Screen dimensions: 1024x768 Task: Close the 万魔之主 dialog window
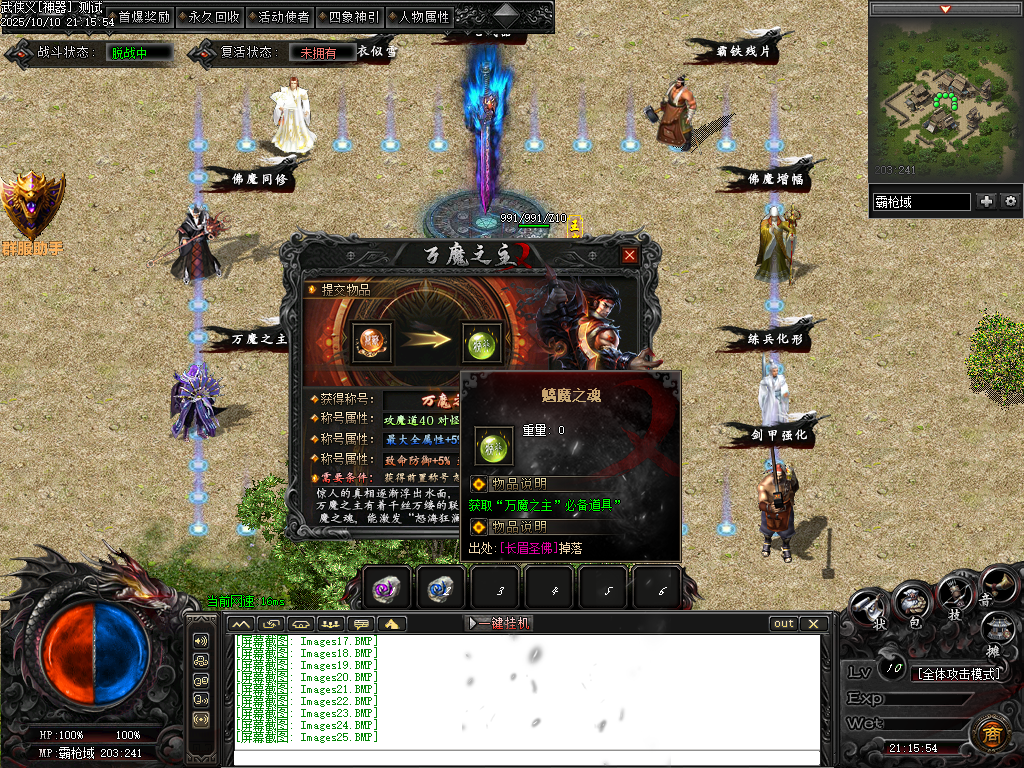(x=629, y=255)
